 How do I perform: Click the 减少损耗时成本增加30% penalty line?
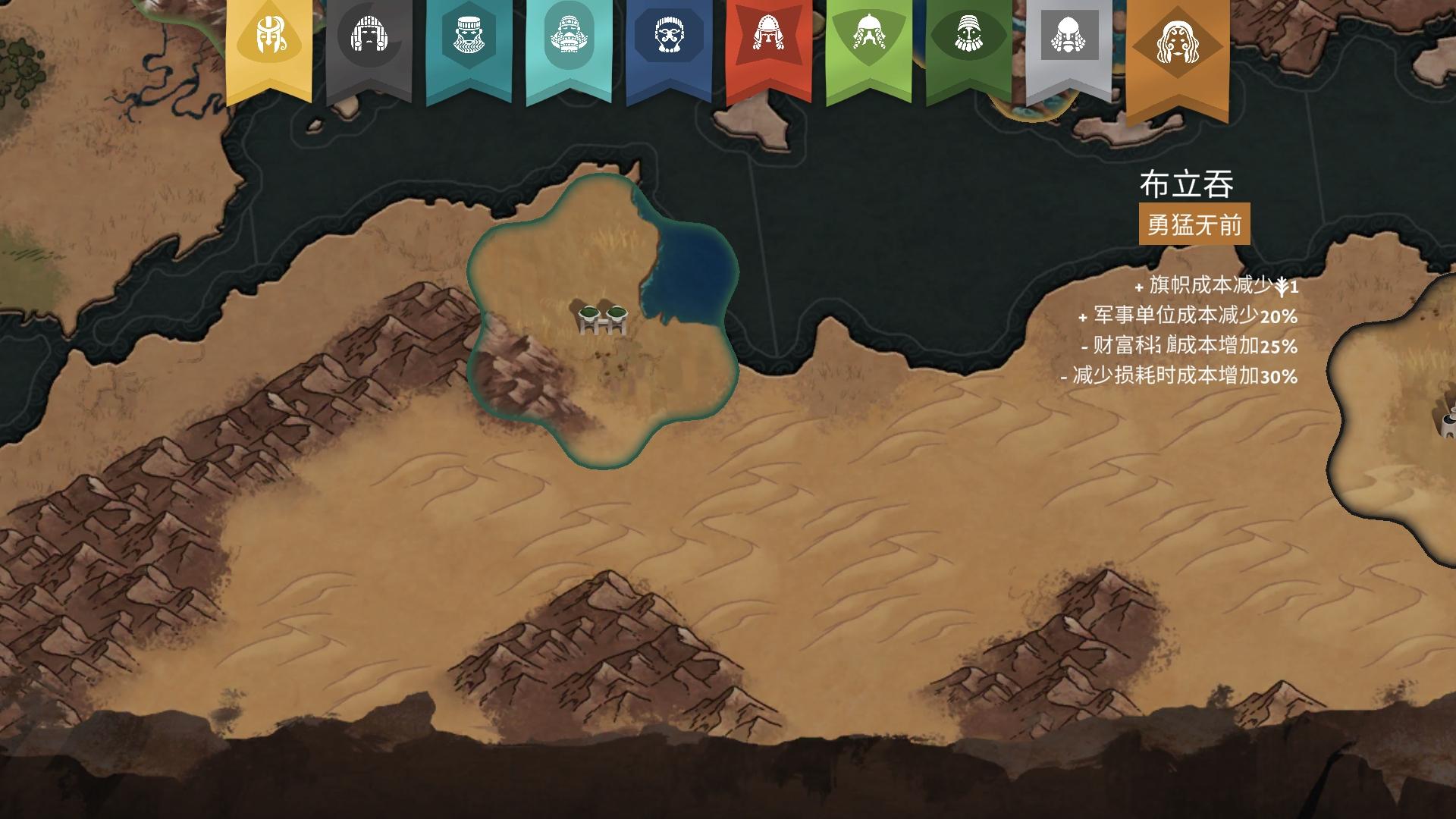[1181, 375]
